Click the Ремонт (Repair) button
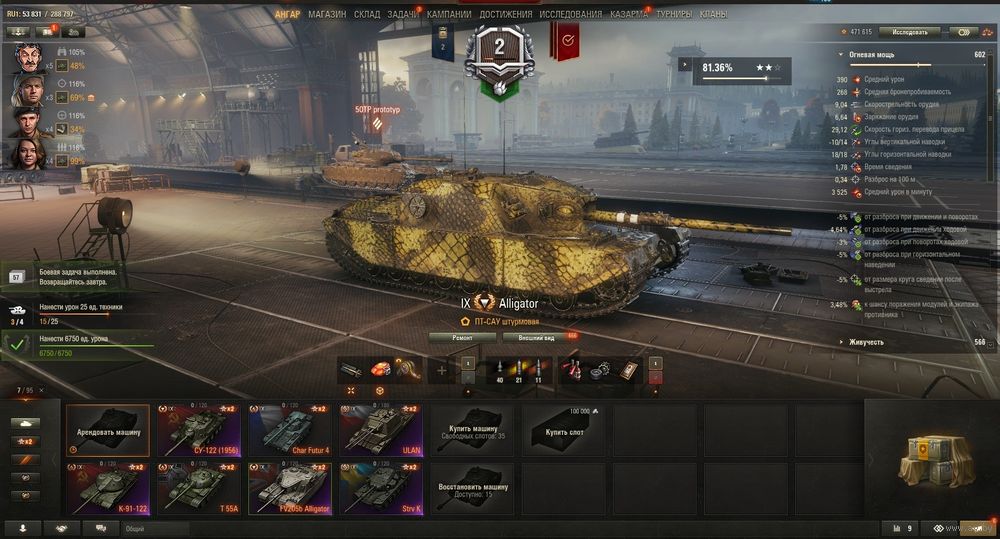The image size is (1000, 539). (x=462, y=338)
